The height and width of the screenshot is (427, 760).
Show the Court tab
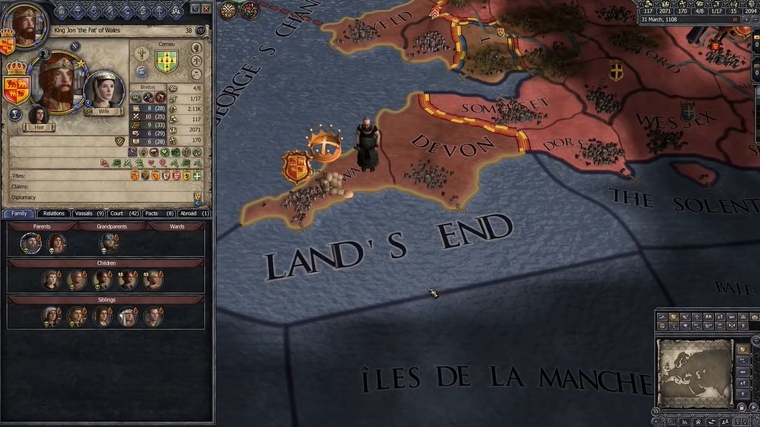click(x=125, y=213)
